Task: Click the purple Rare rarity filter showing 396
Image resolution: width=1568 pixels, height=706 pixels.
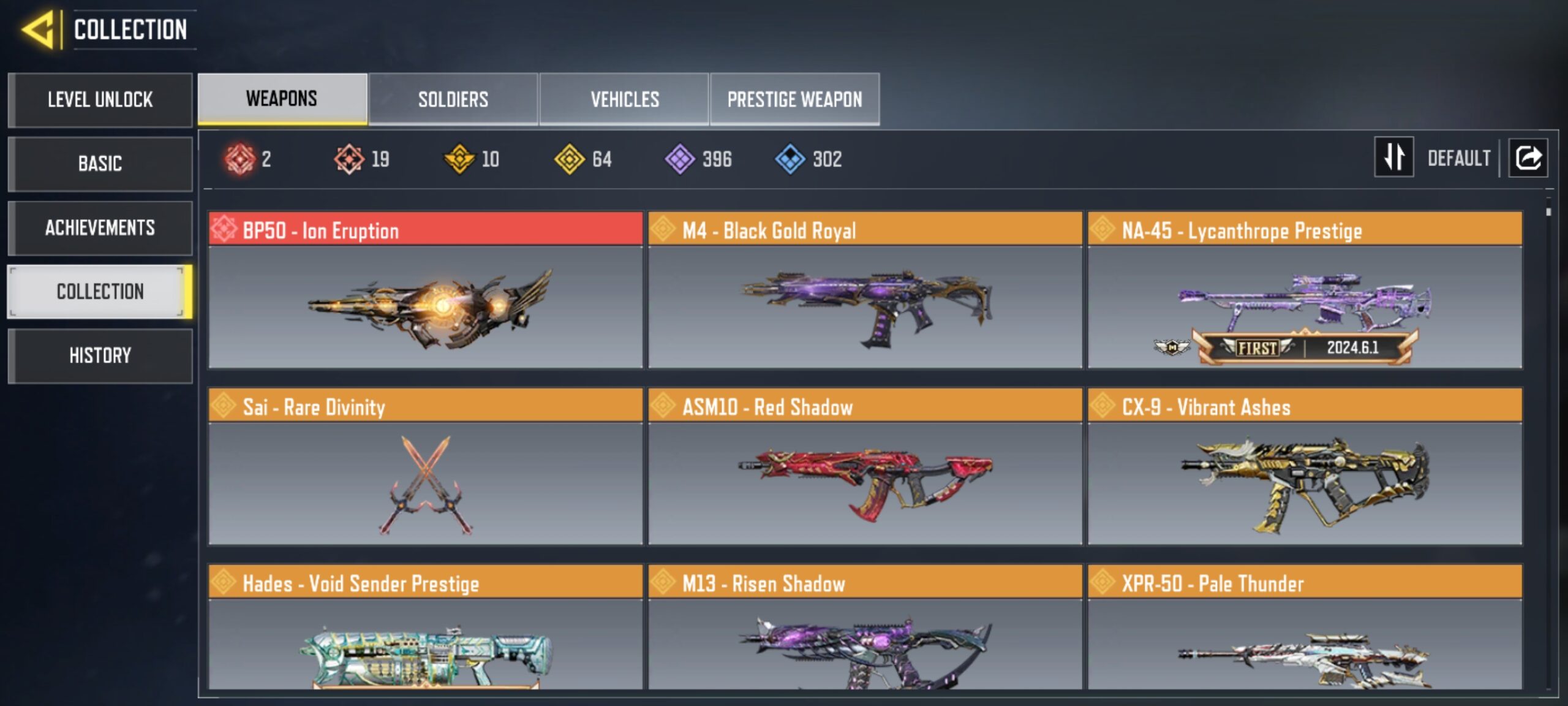Action: click(680, 159)
